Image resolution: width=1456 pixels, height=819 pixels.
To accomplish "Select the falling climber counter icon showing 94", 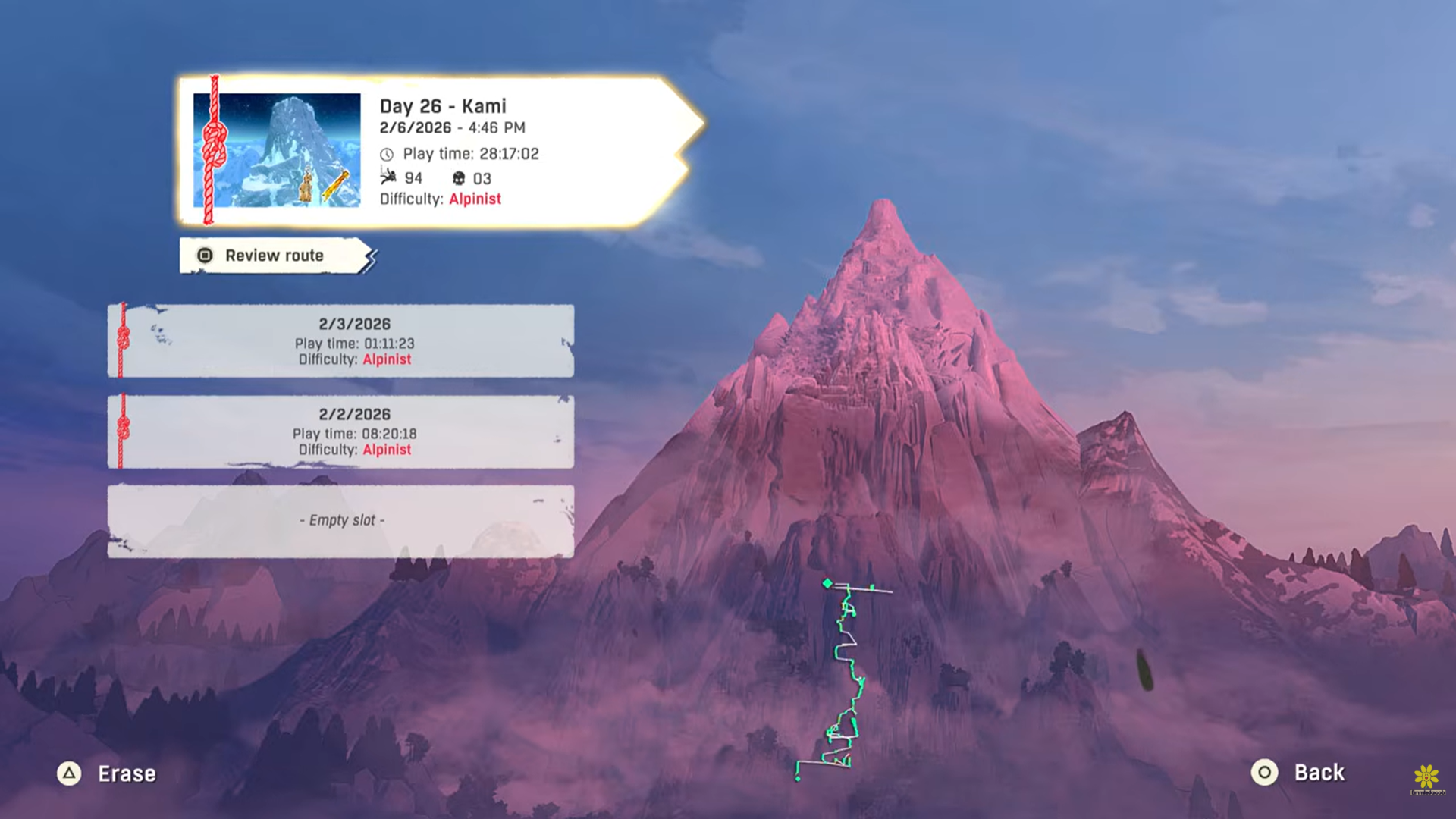I will (389, 177).
